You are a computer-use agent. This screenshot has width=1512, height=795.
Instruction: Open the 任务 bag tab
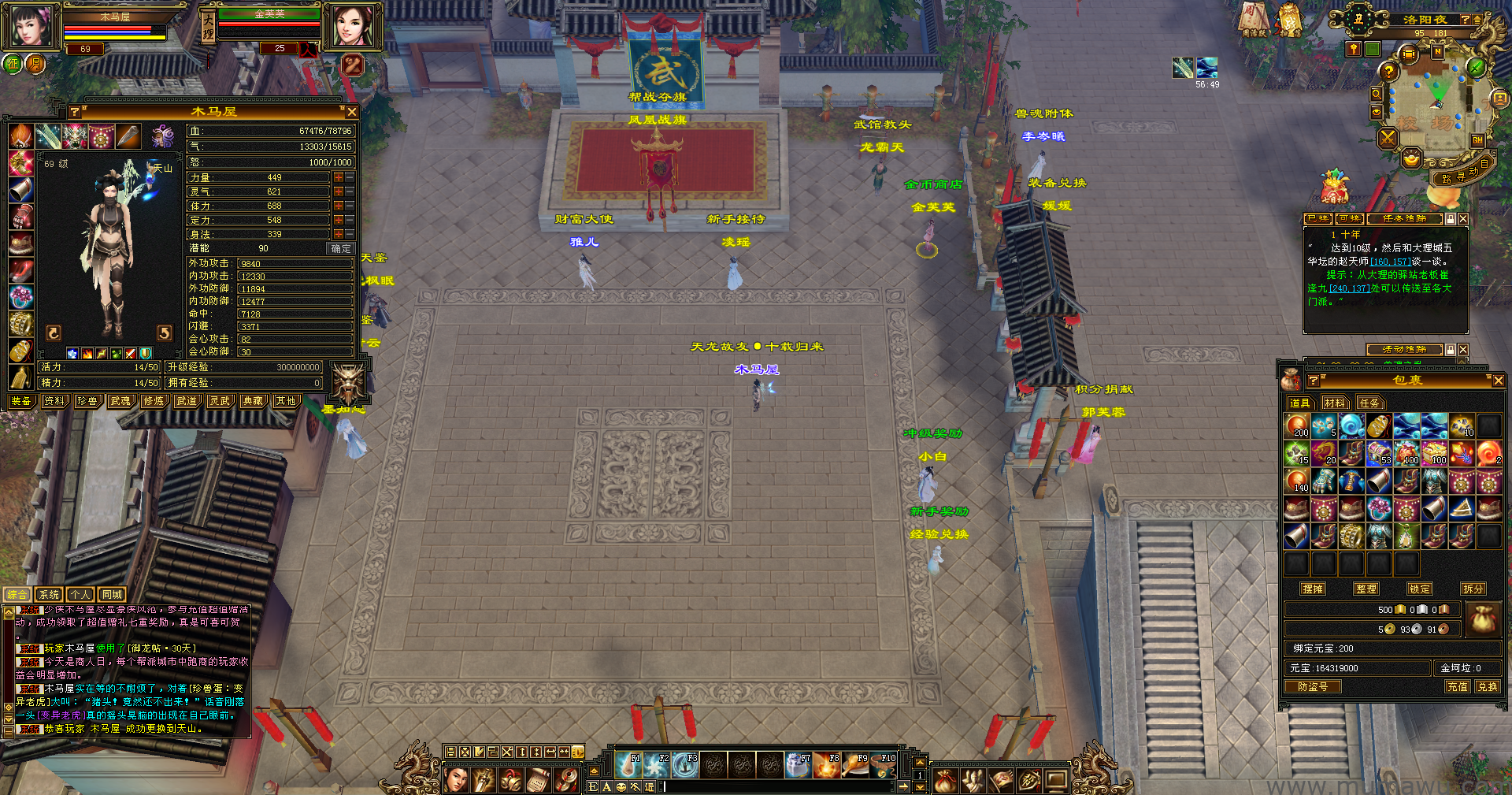pos(1369,403)
